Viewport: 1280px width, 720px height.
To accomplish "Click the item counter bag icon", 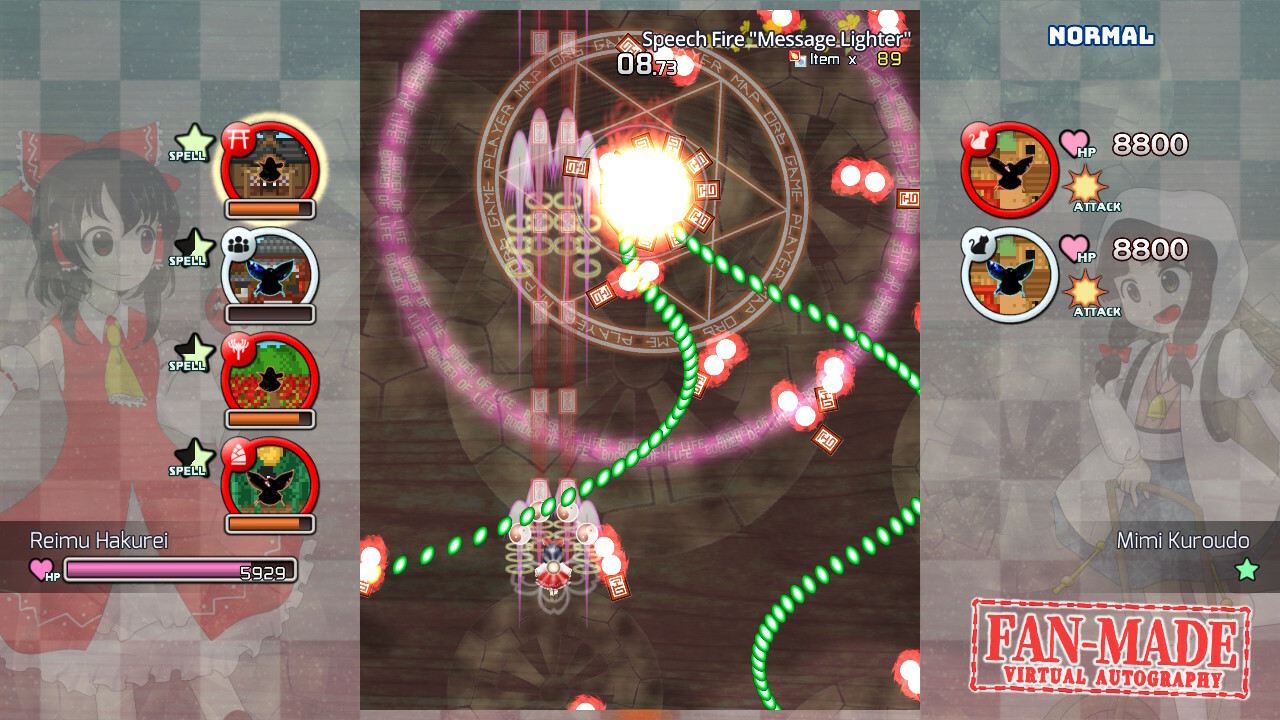I will [x=796, y=59].
